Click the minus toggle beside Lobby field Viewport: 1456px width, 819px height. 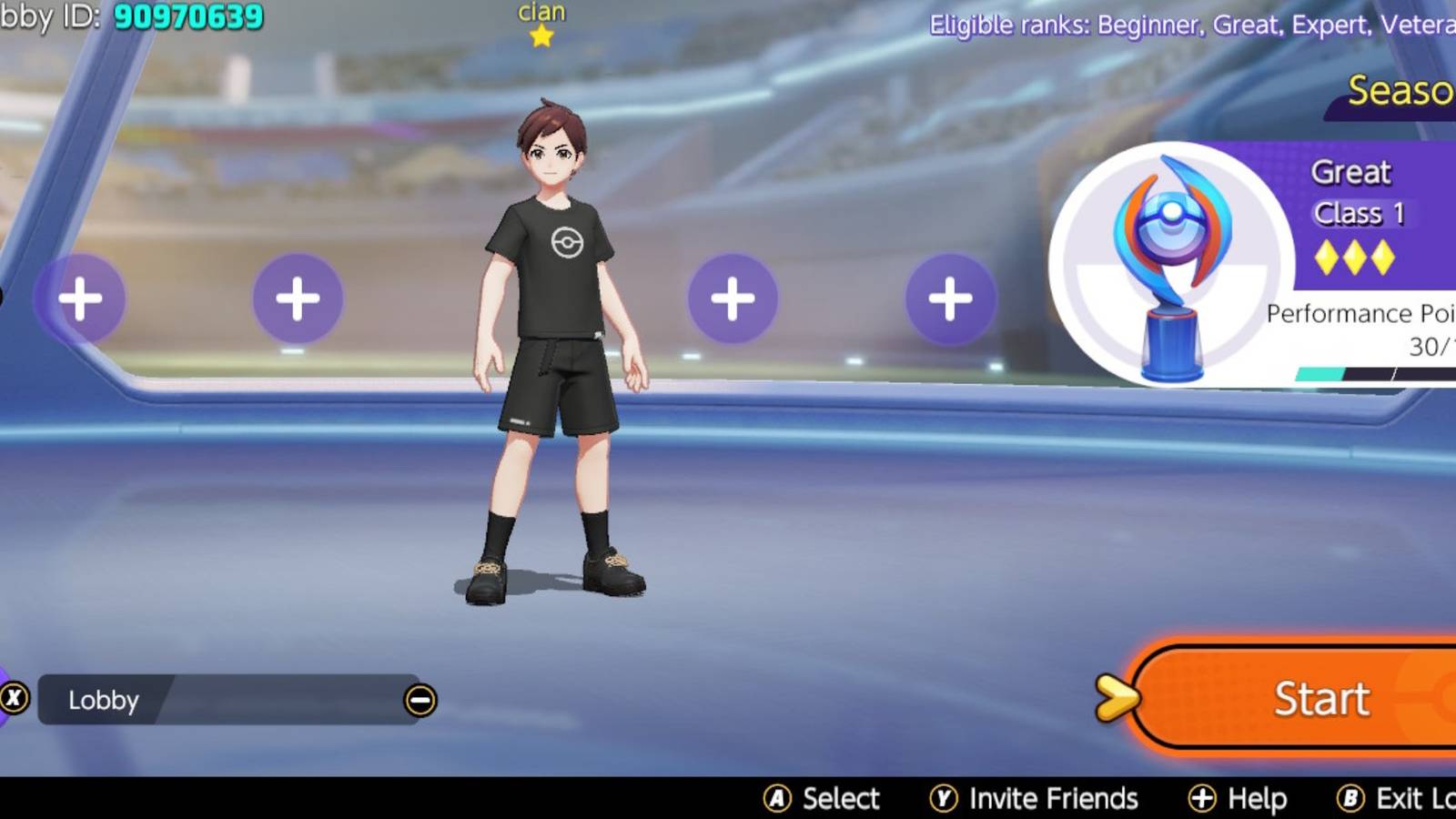point(420,701)
